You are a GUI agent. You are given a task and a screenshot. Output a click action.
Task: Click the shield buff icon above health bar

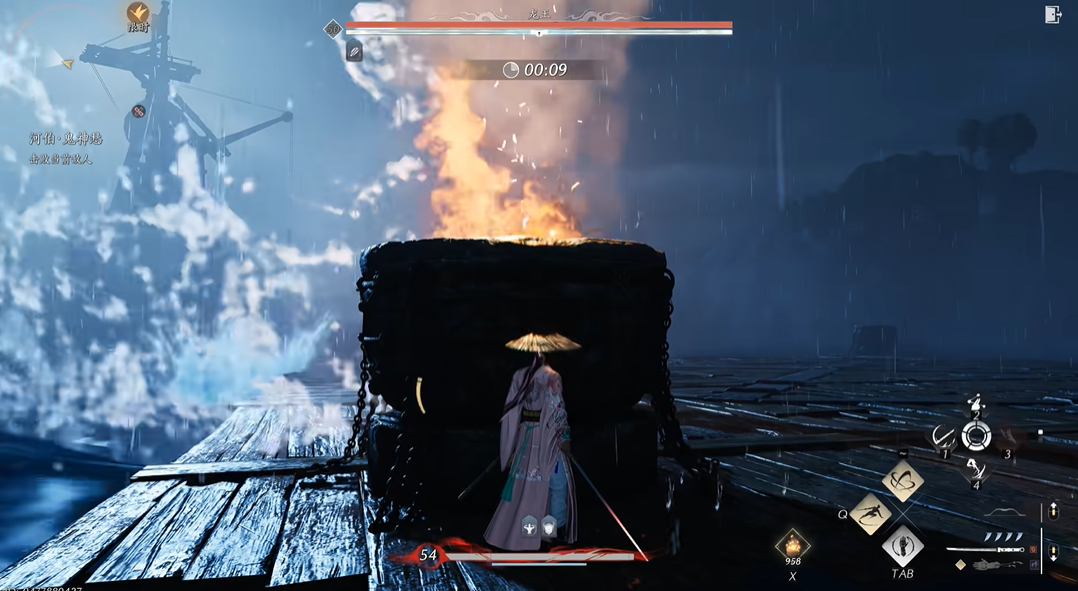(x=549, y=526)
